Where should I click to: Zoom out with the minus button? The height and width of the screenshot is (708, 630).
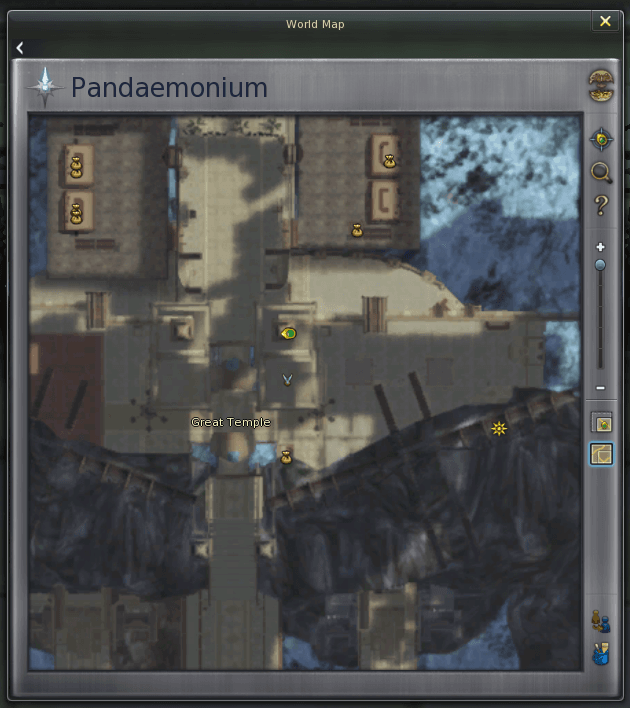point(600,388)
